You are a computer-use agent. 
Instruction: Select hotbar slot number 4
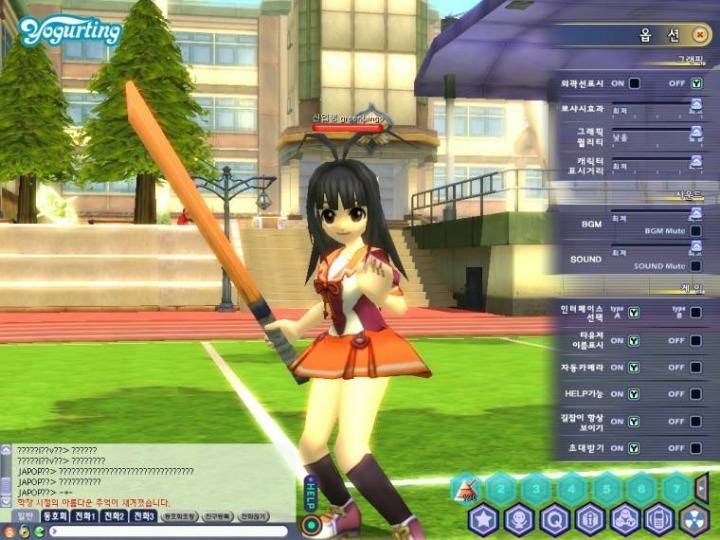[569, 489]
